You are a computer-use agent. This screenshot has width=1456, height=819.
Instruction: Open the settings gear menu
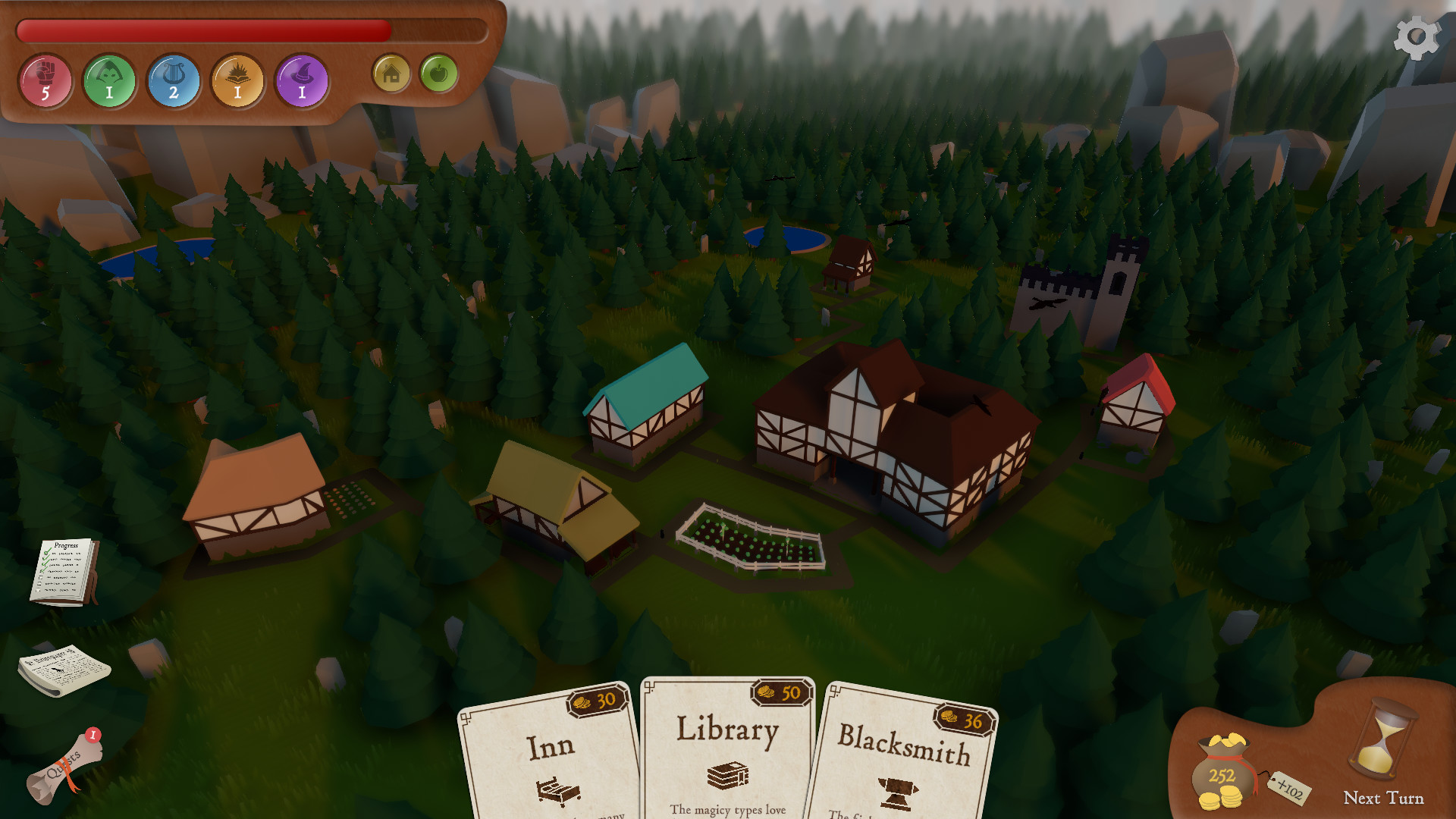tap(1416, 38)
